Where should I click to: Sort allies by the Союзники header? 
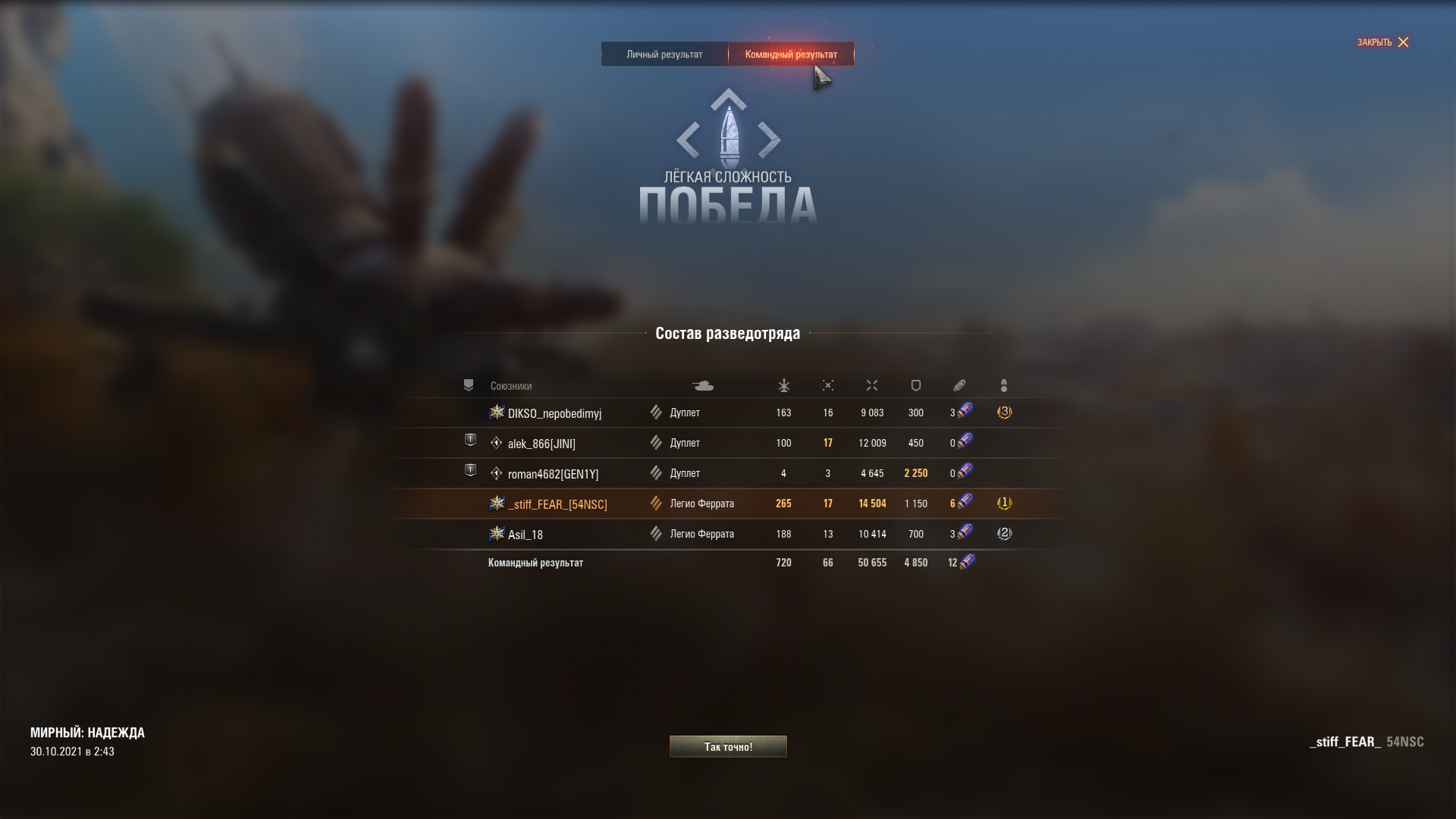pyautogui.click(x=511, y=386)
